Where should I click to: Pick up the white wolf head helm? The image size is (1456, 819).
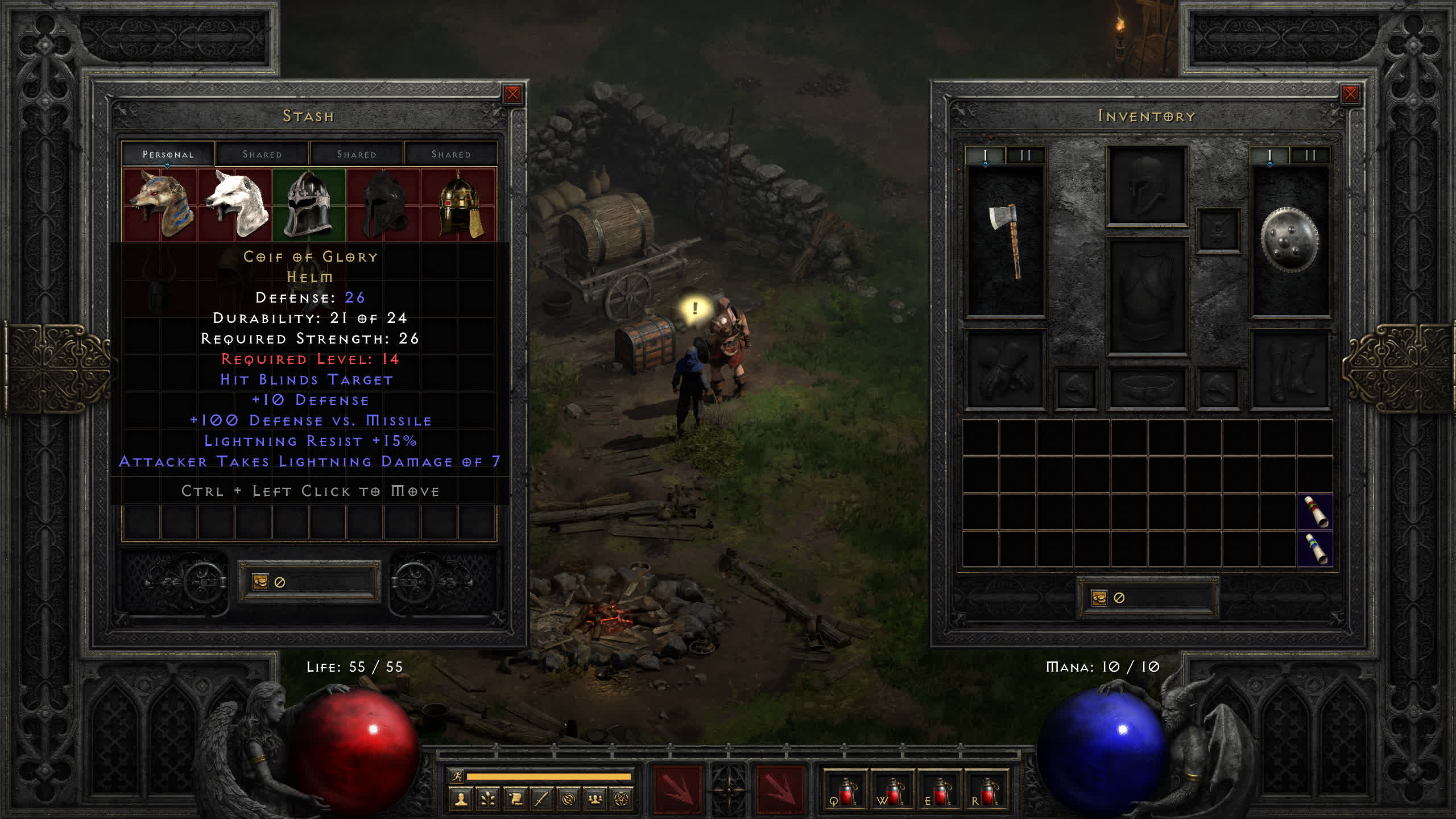point(235,204)
